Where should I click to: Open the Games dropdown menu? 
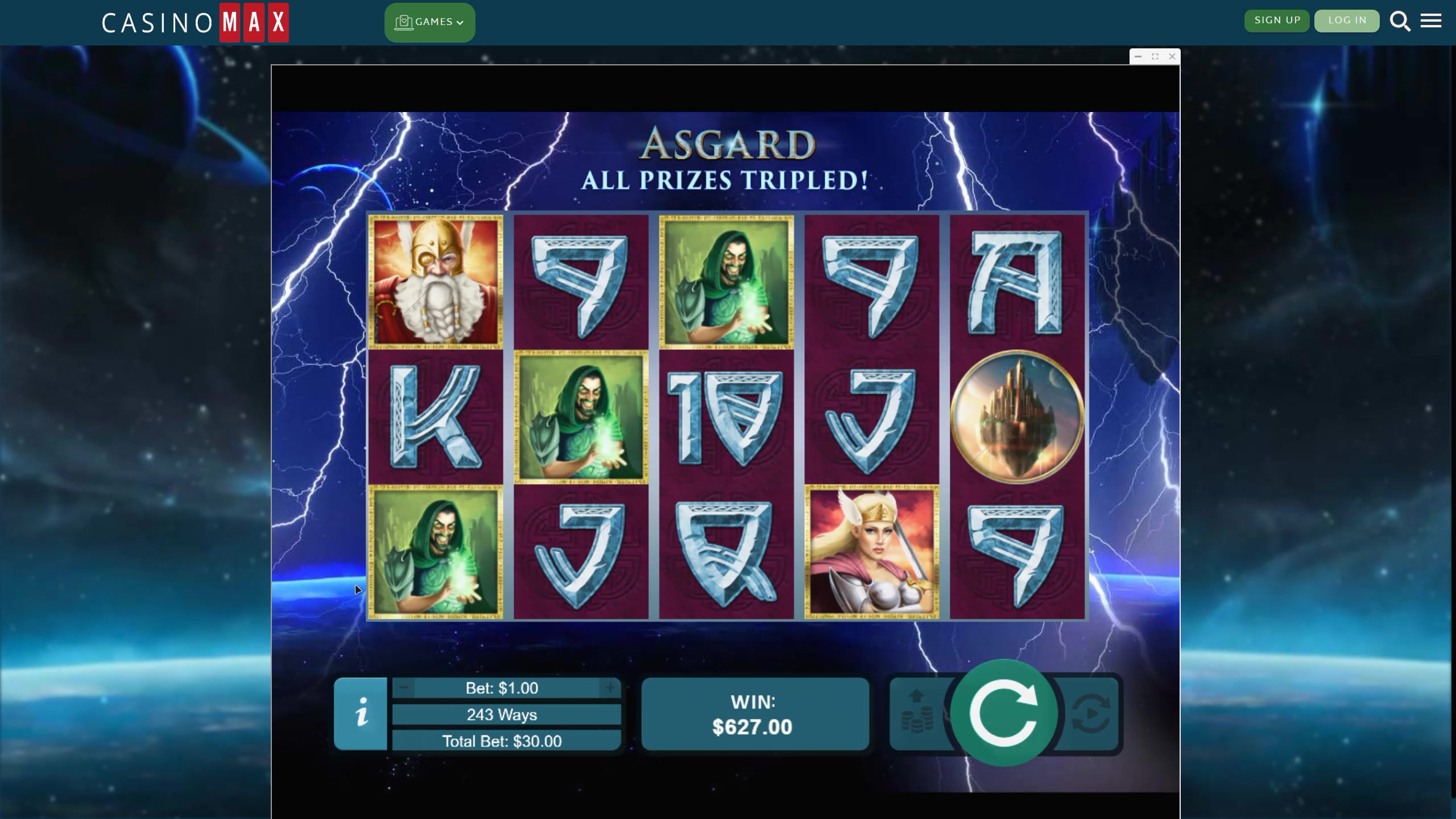(429, 22)
